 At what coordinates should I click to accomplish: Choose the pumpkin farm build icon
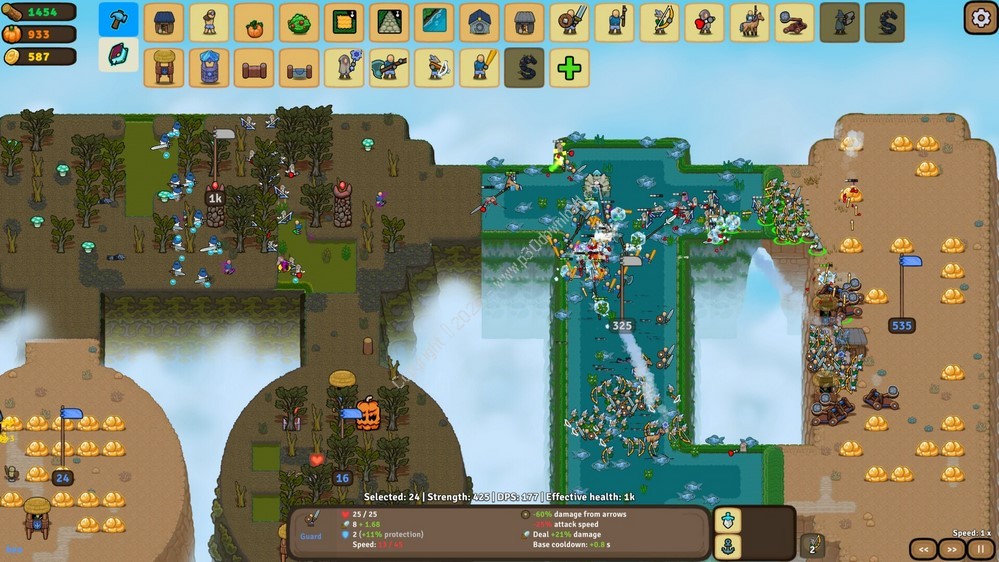pyautogui.click(x=254, y=22)
